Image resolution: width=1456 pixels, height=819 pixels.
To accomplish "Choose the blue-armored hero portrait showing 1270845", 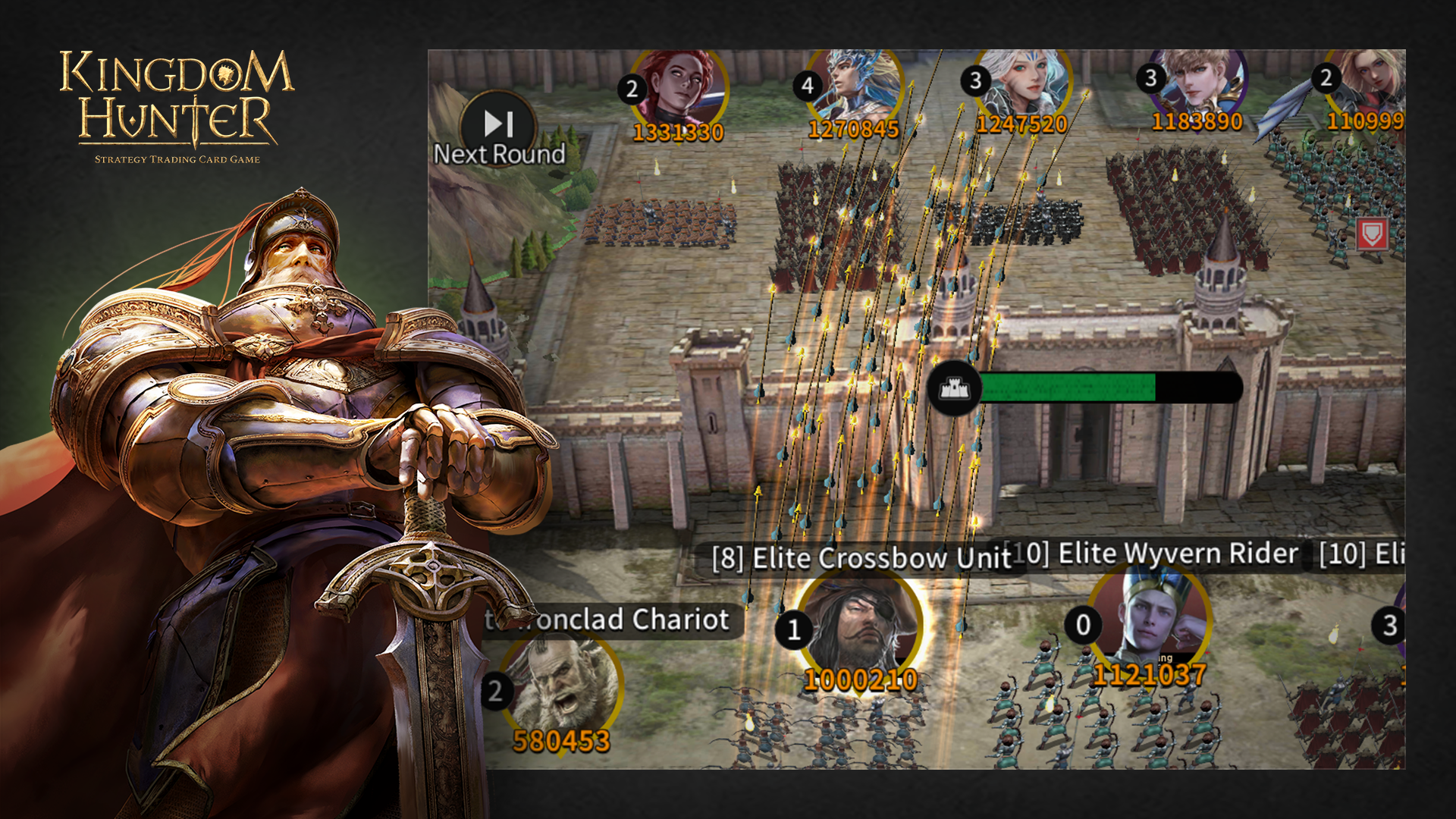I will pos(855,83).
